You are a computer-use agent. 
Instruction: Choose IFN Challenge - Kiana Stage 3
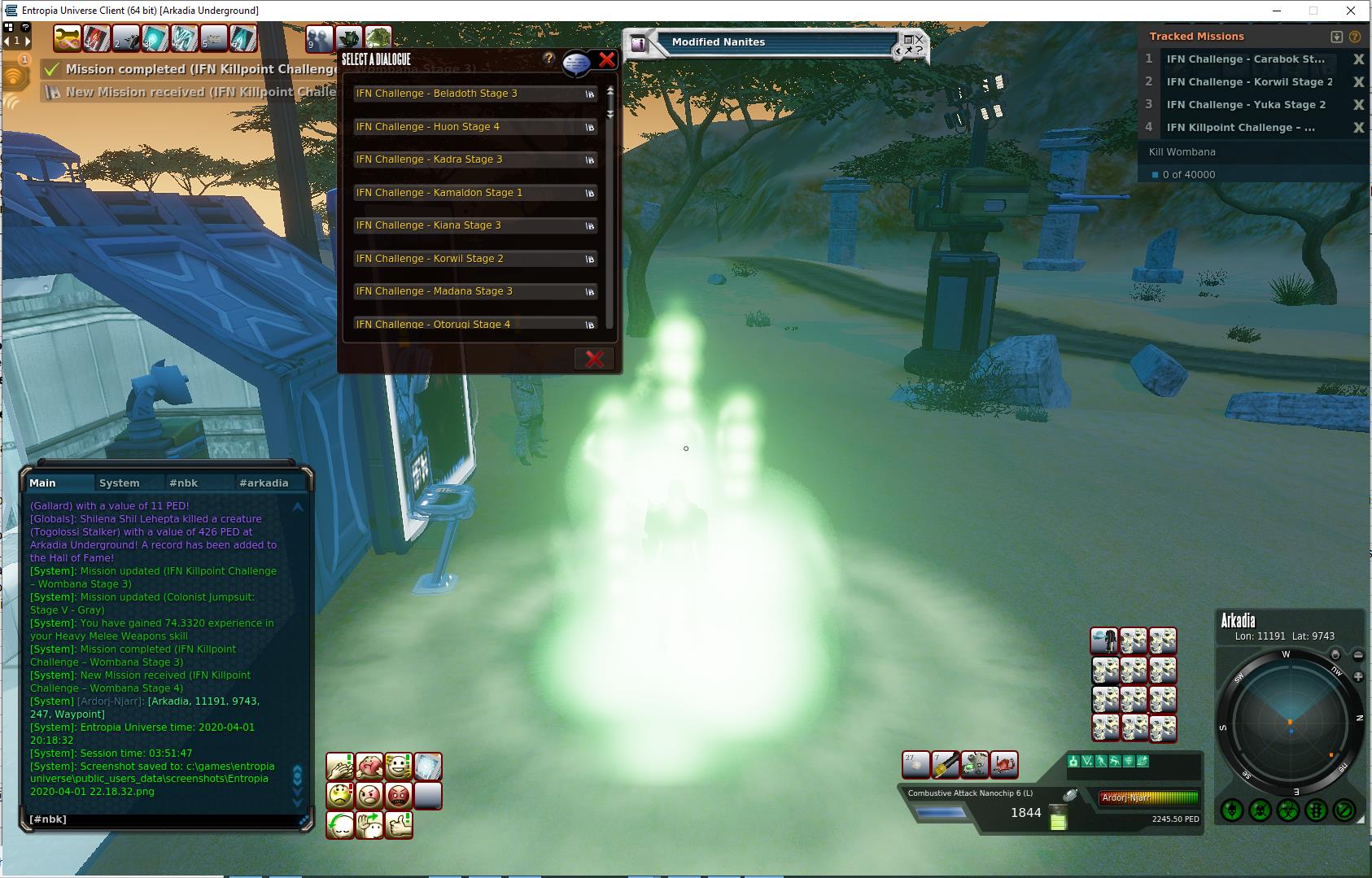pyautogui.click(x=475, y=225)
